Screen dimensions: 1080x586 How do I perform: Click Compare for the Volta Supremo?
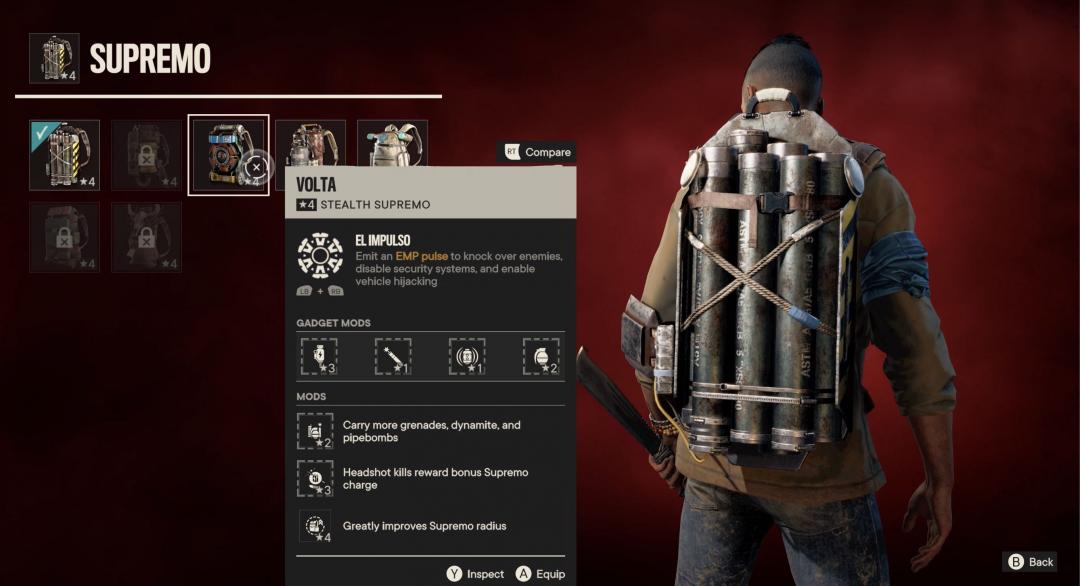(537, 152)
